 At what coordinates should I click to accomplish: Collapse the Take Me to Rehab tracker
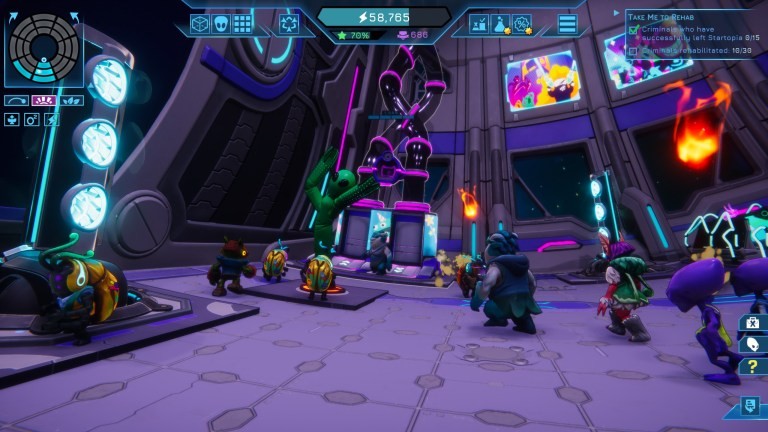pos(617,14)
